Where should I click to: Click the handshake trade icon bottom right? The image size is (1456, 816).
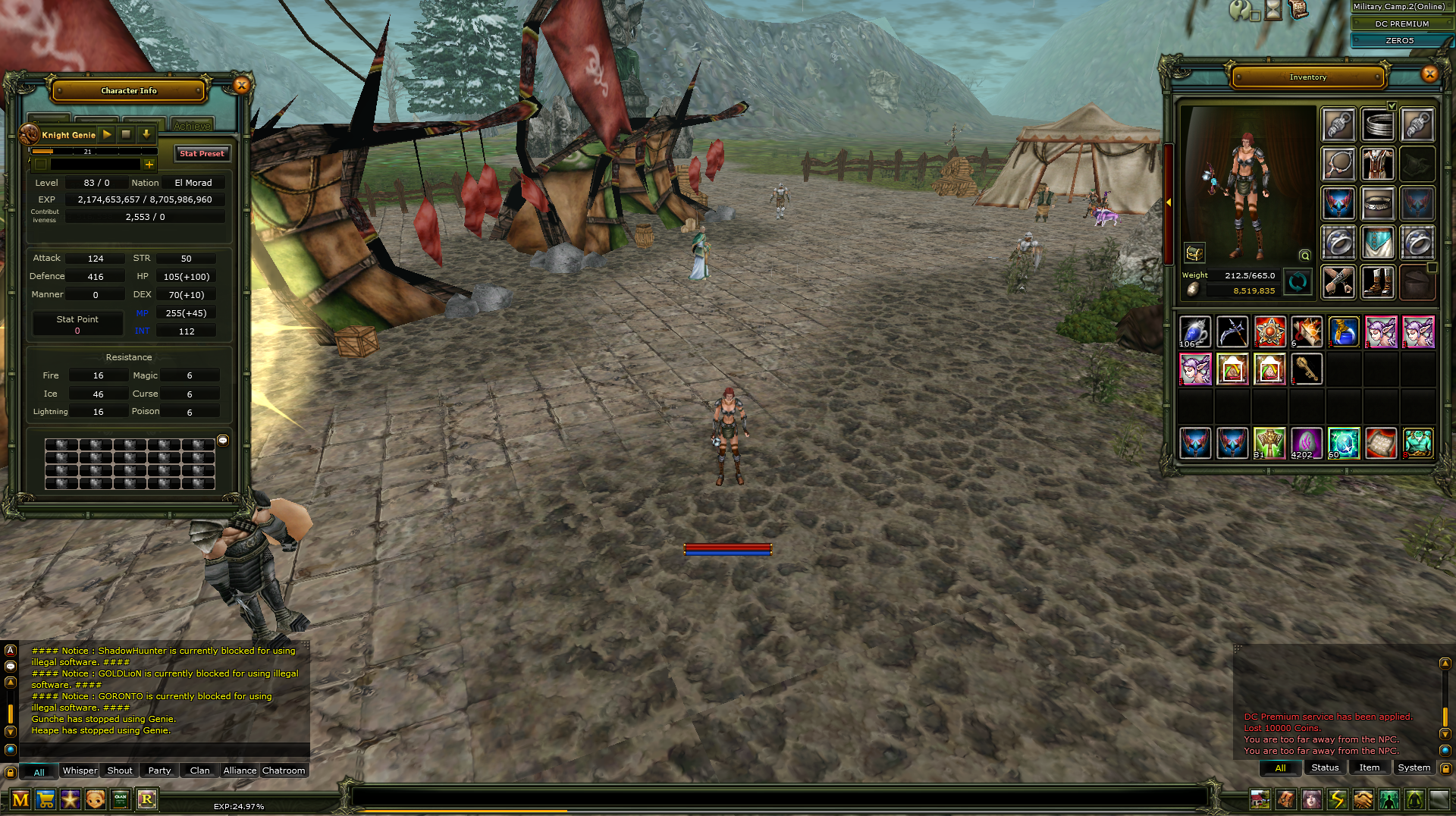(1363, 799)
